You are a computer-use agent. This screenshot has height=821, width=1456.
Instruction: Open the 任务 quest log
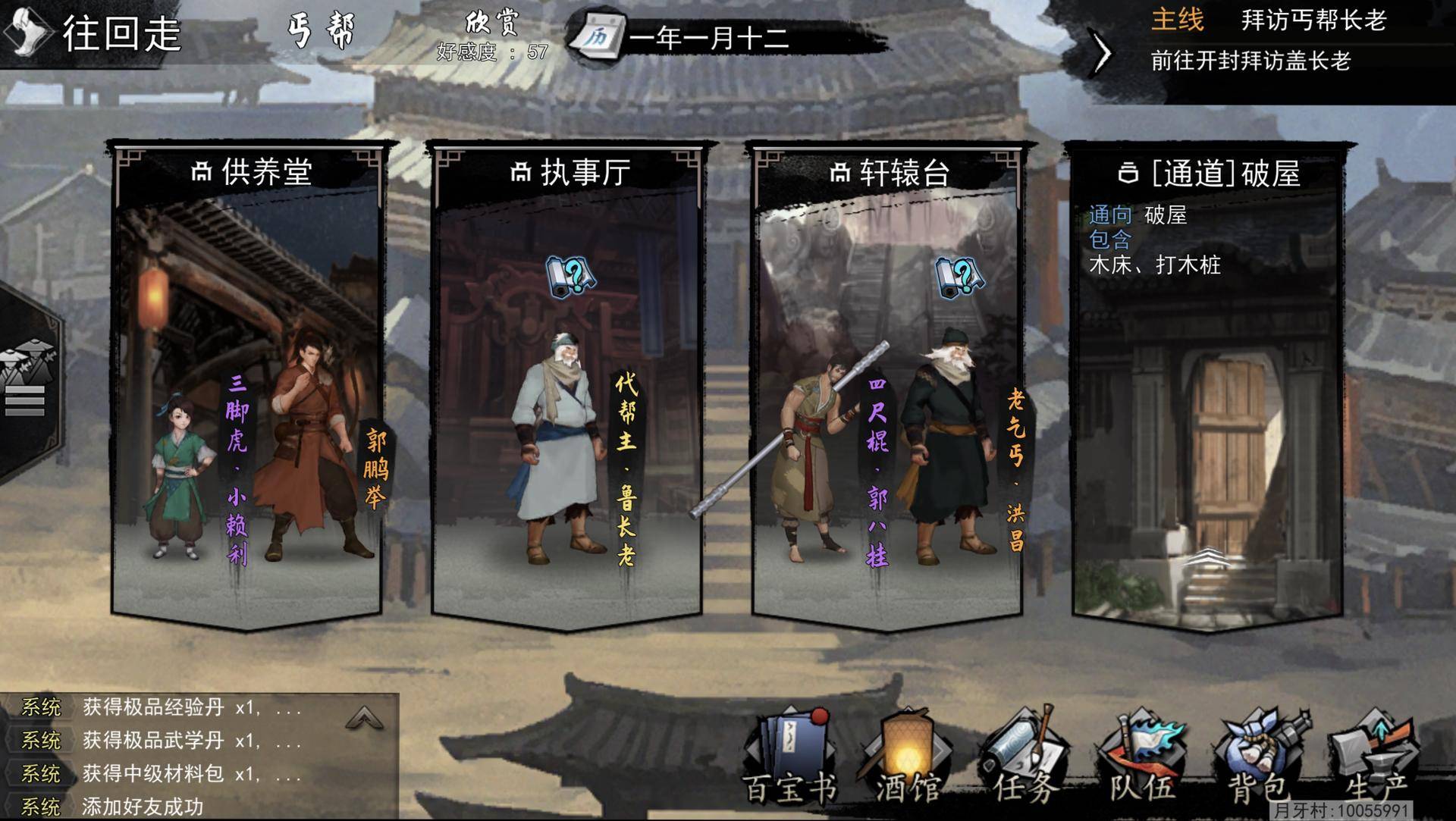tap(1025, 758)
